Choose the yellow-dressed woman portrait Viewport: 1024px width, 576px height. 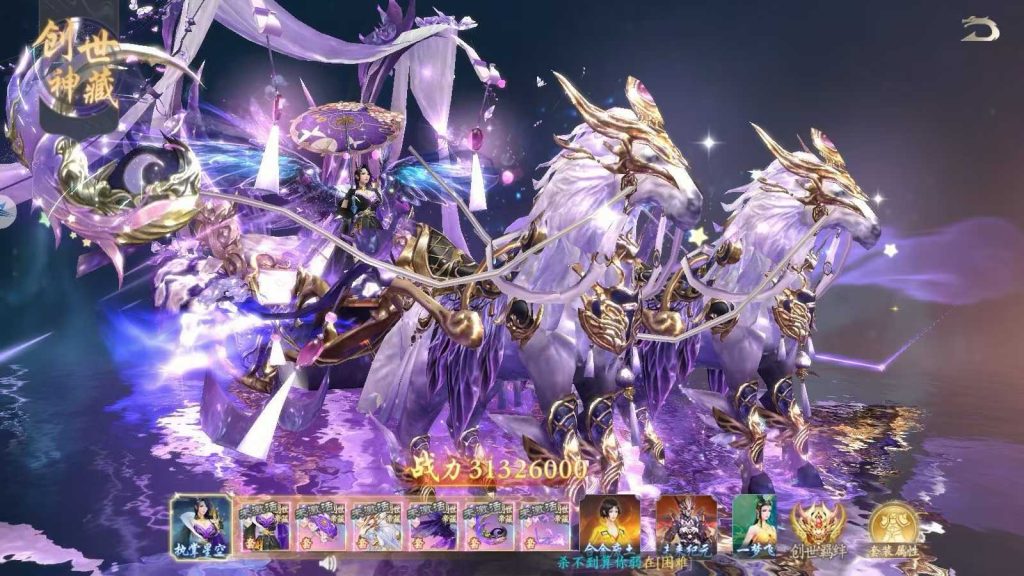click(x=610, y=523)
